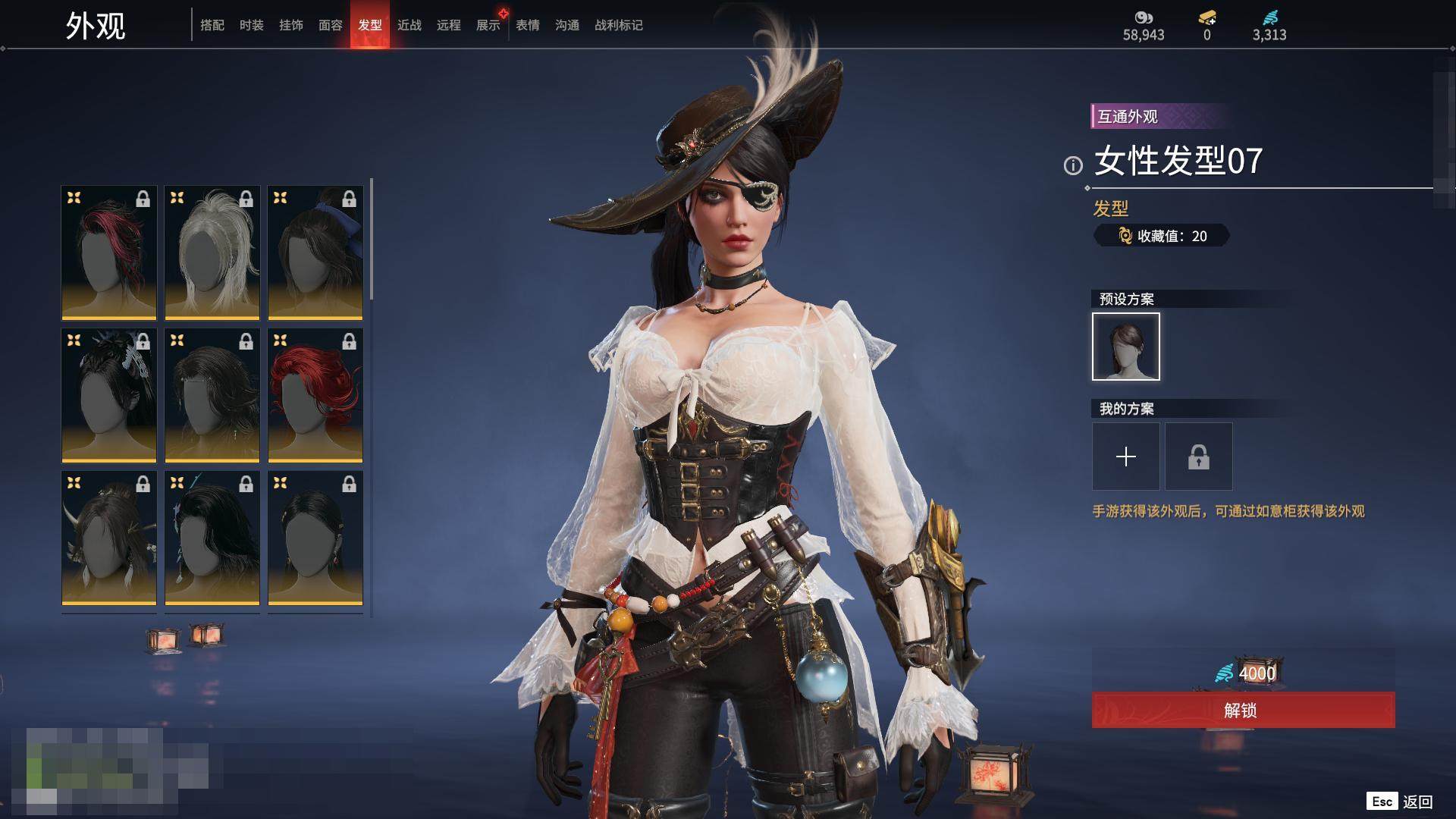
Task: Select the 沟通 tab
Action: tap(567, 25)
